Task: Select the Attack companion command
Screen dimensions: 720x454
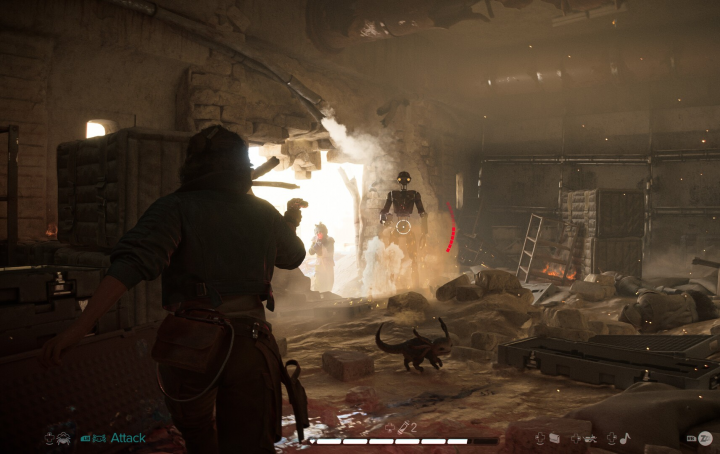Action: point(127,438)
